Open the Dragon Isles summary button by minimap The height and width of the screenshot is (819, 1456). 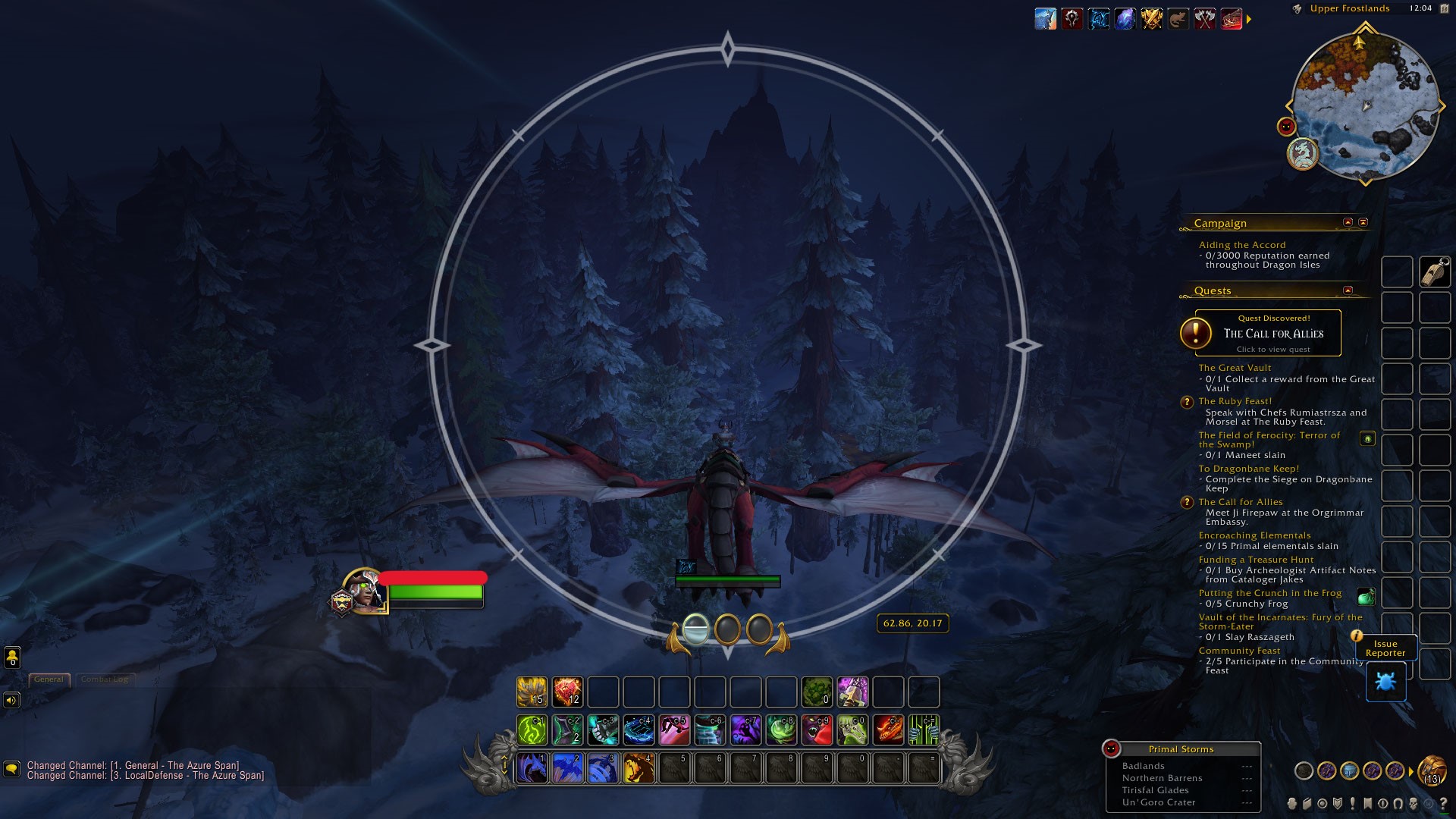(1303, 153)
